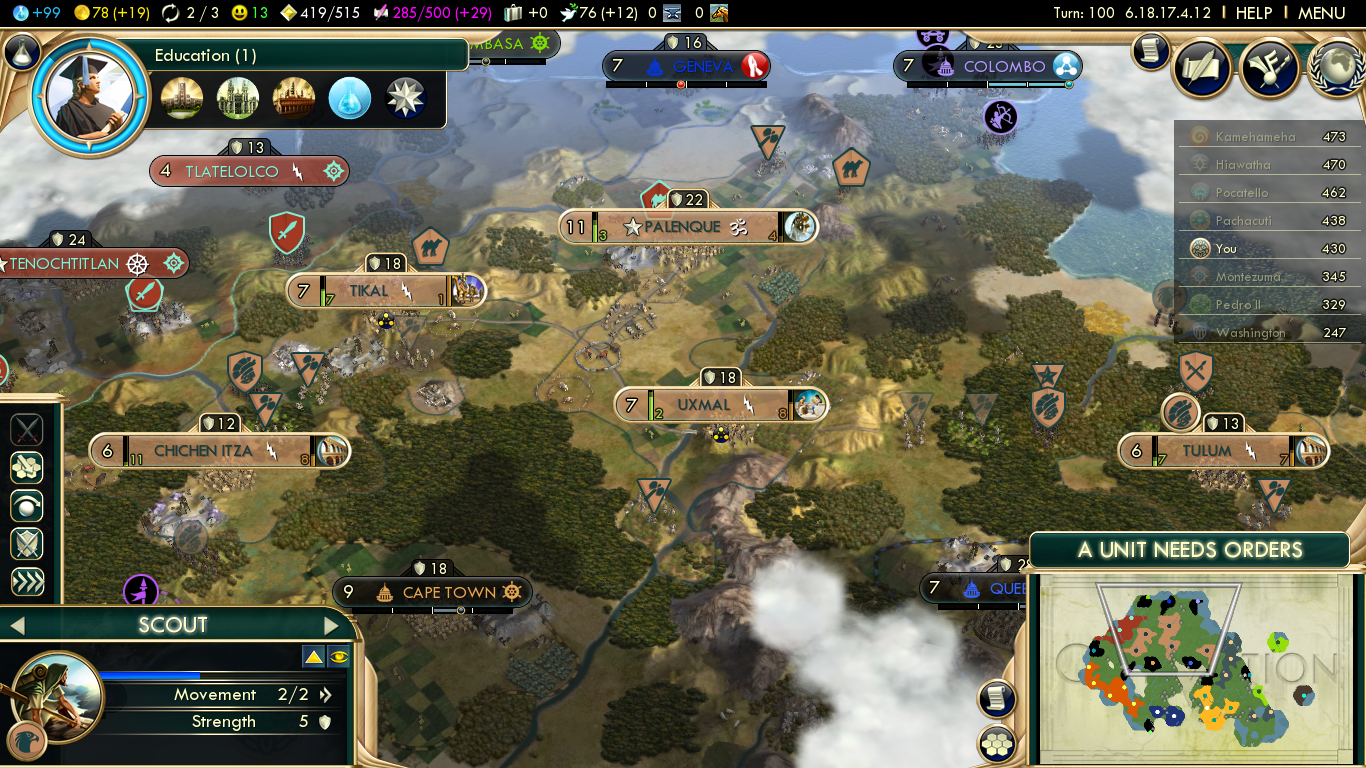Click the Tulum city banner

(x=1207, y=451)
